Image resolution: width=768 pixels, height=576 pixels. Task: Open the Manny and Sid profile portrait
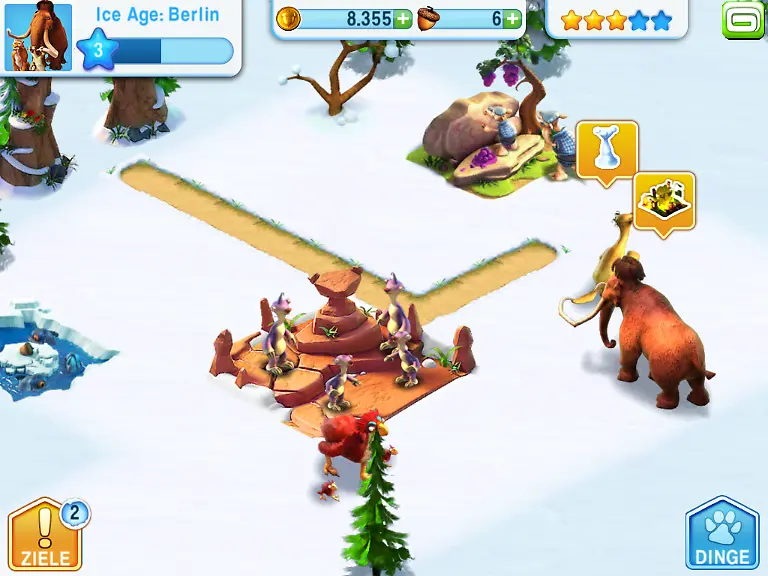(x=38, y=38)
